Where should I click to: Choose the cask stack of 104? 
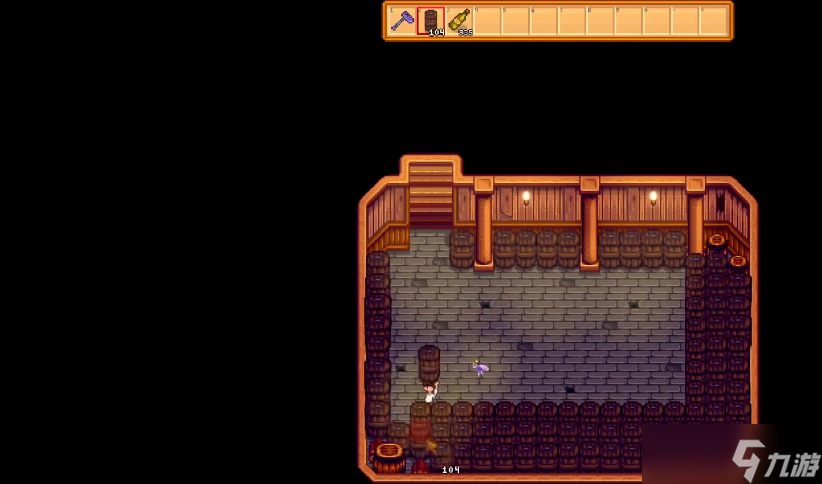point(431,20)
